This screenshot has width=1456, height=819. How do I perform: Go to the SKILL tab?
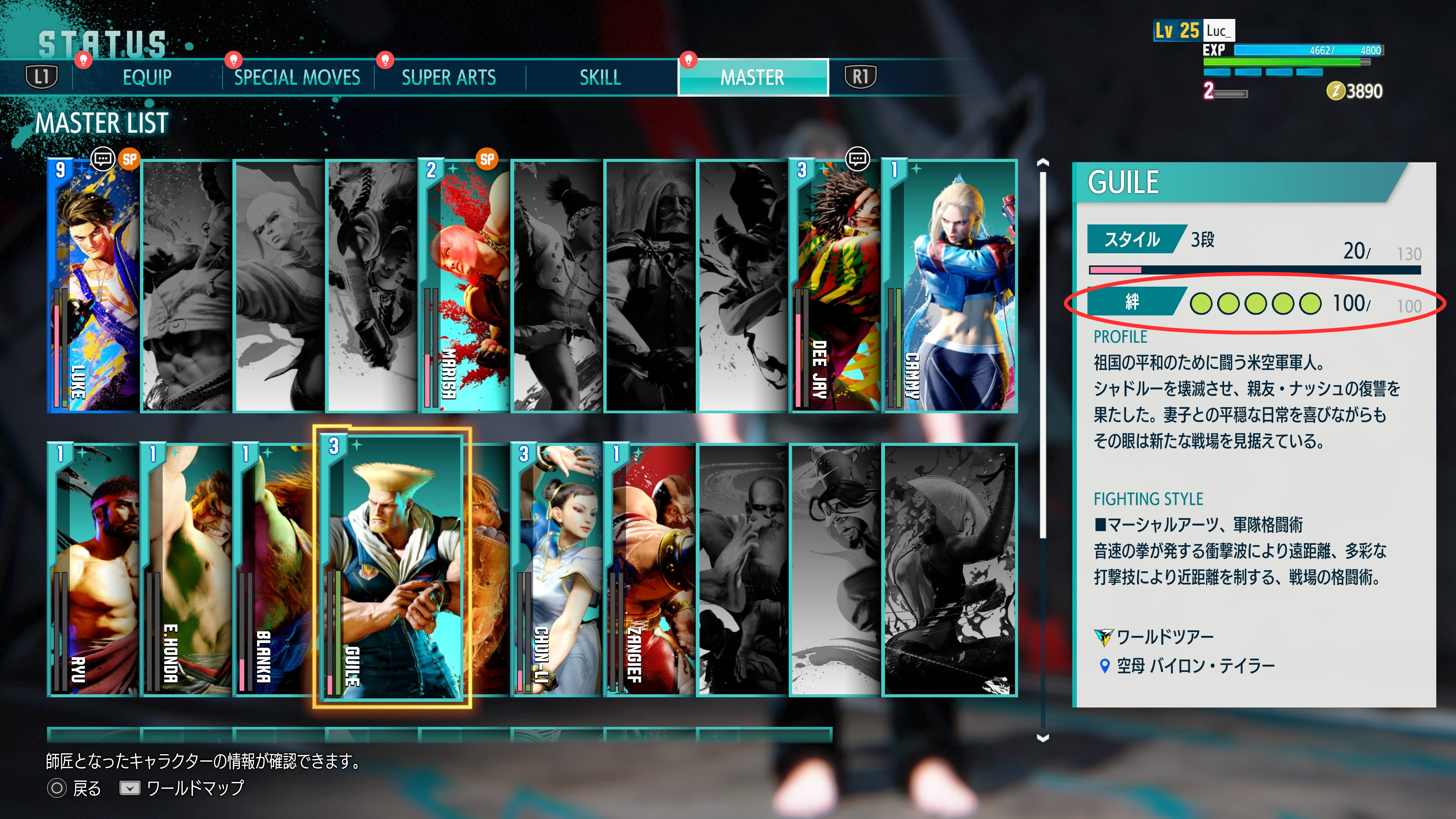click(x=600, y=77)
